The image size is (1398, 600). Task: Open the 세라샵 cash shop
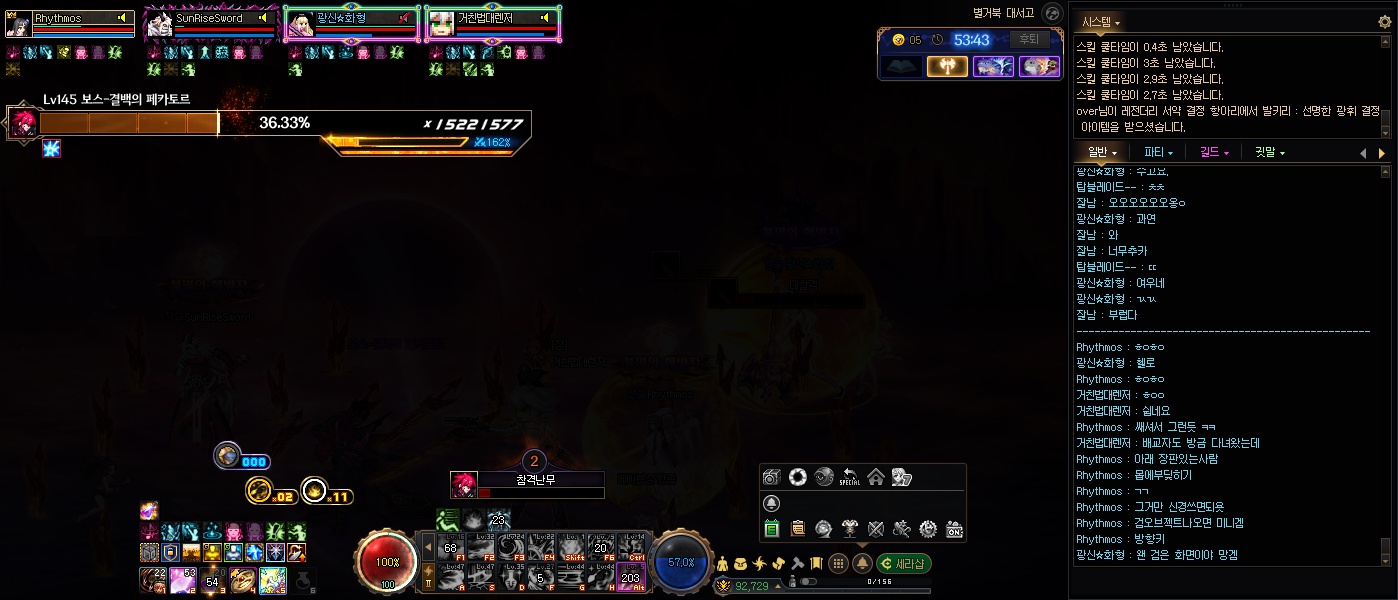[903, 563]
